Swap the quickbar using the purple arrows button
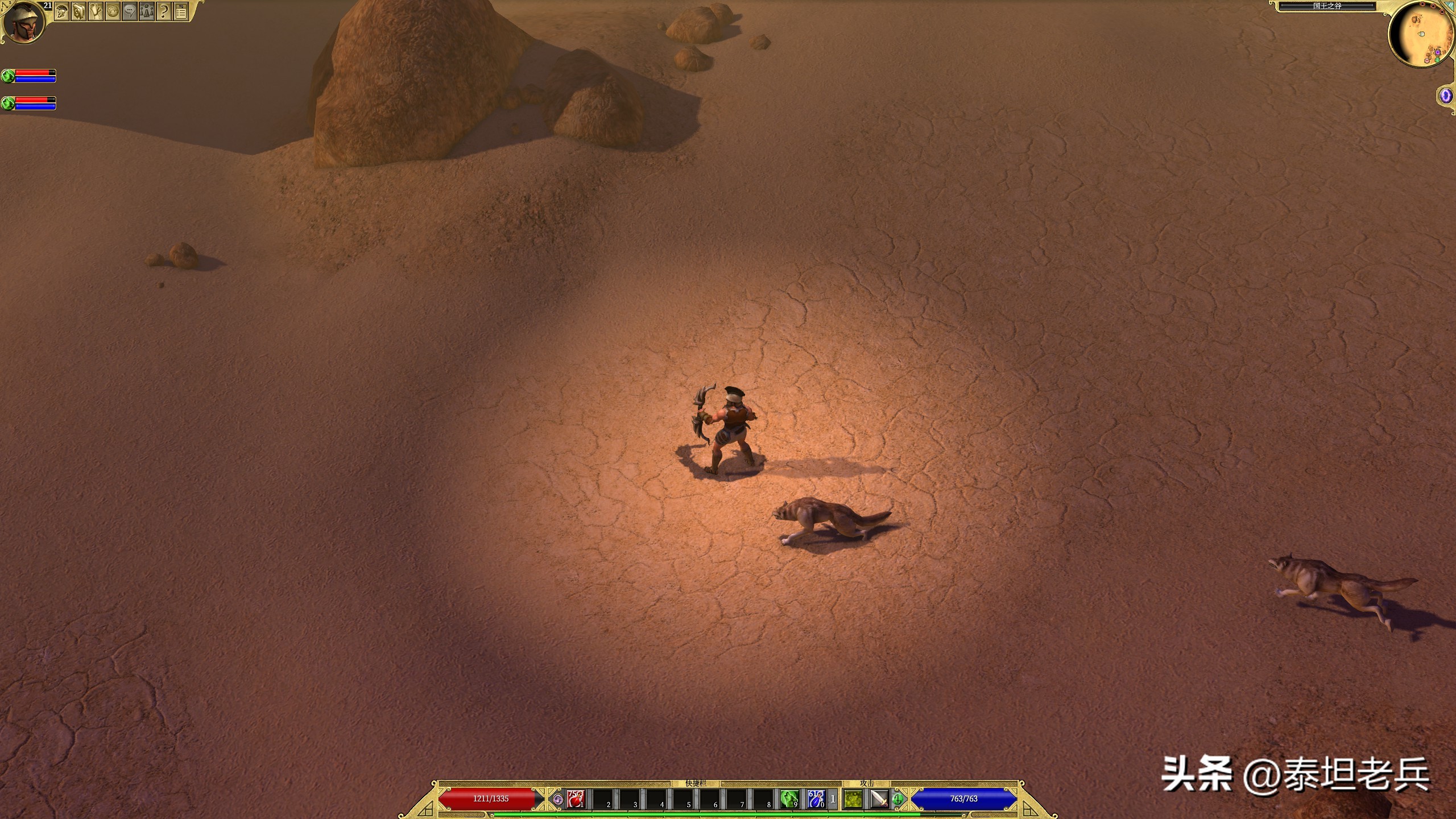 point(558,799)
